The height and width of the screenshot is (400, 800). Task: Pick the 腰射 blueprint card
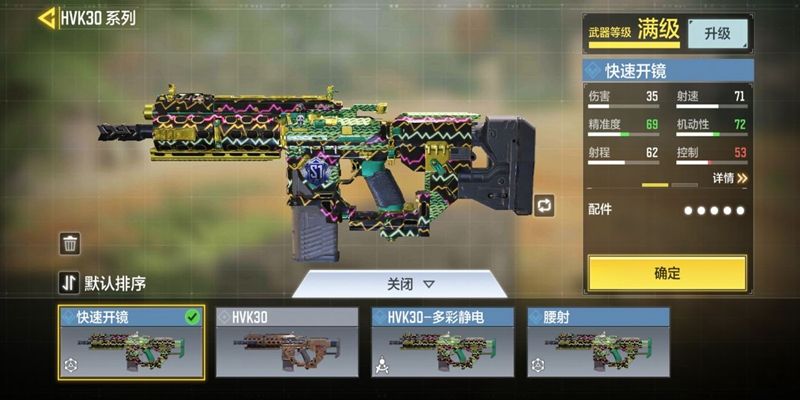coord(598,343)
